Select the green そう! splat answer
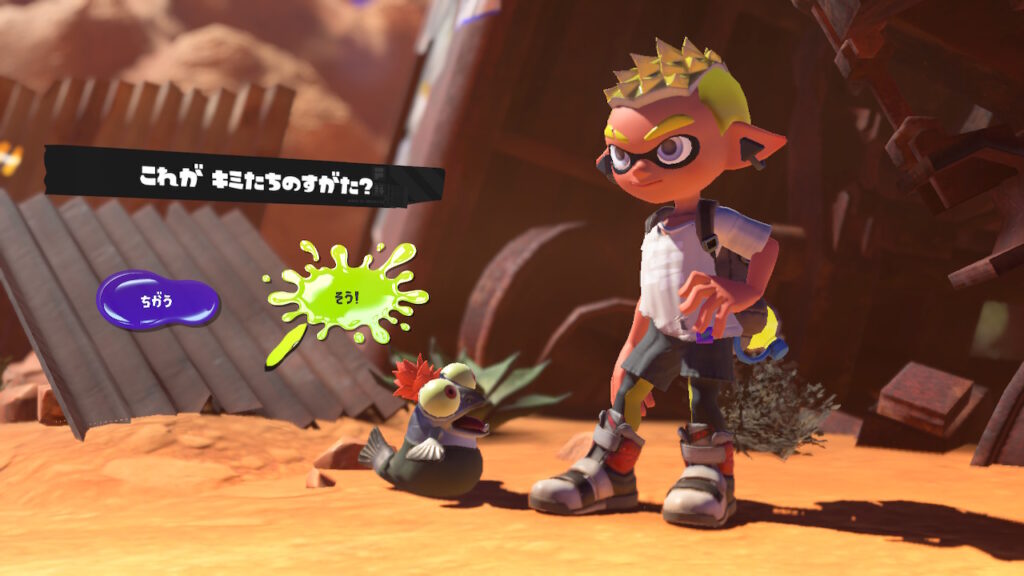The width and height of the screenshot is (1024, 576). (346, 296)
